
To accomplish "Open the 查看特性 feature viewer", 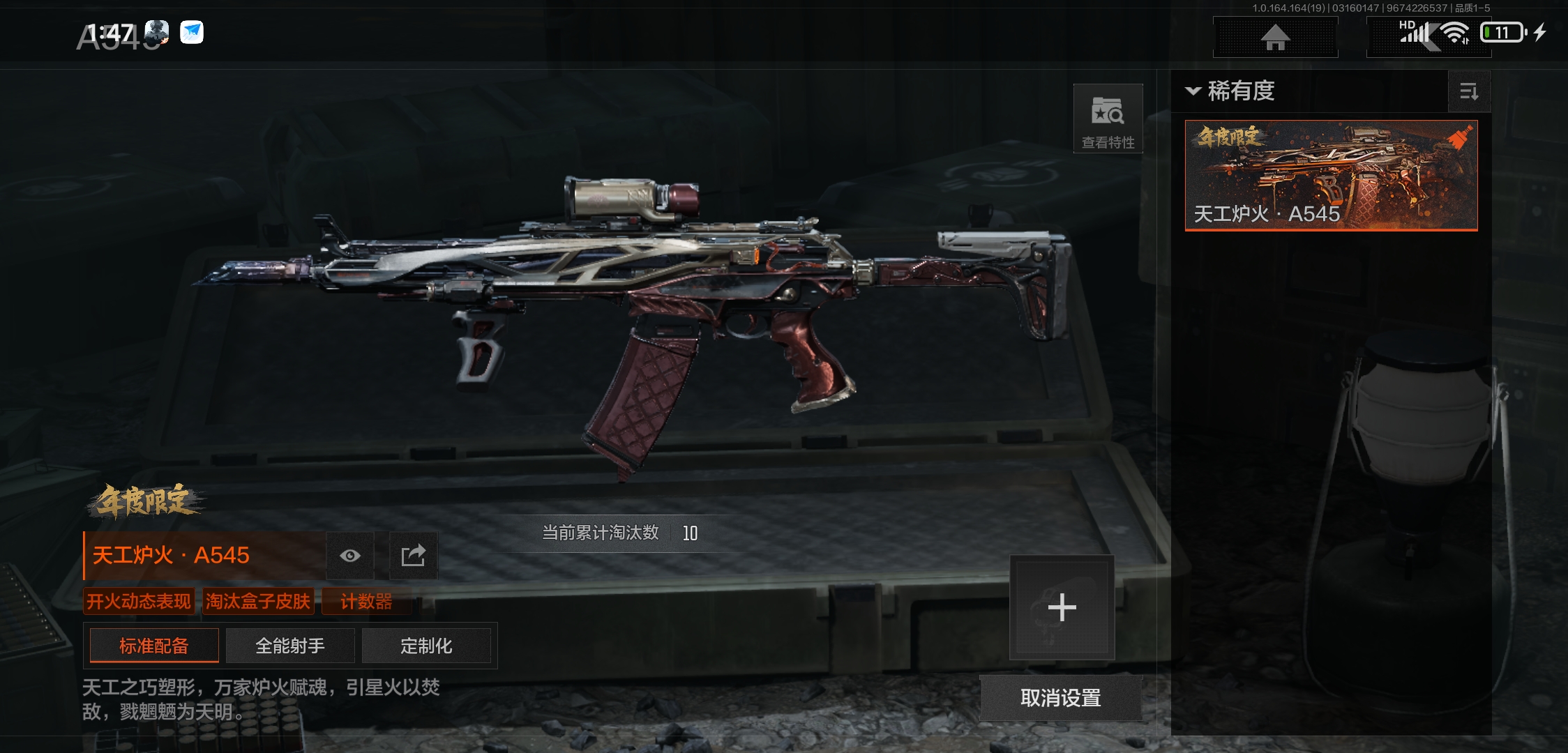I will click(1108, 119).
